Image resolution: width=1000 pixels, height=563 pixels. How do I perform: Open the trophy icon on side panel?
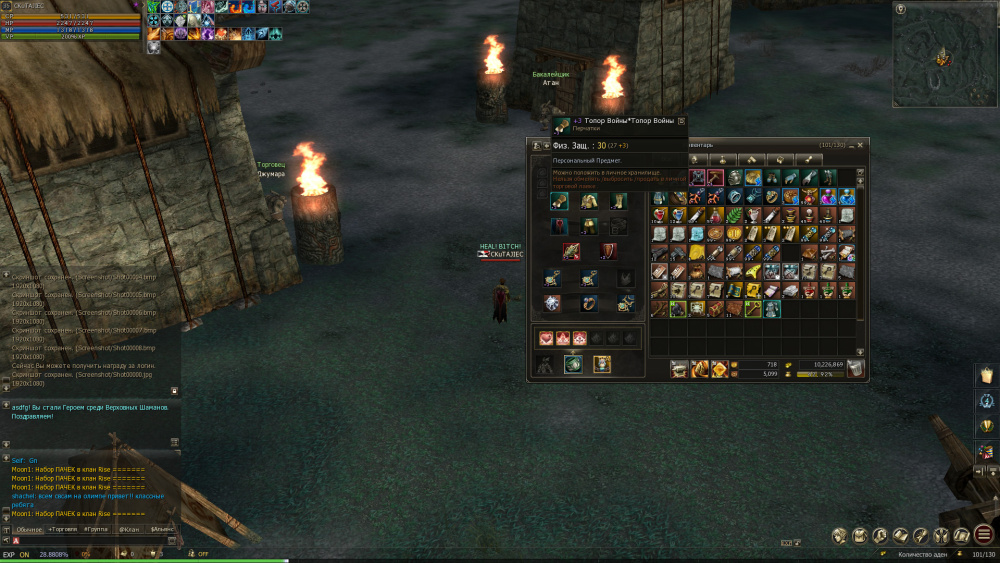[x=985, y=426]
